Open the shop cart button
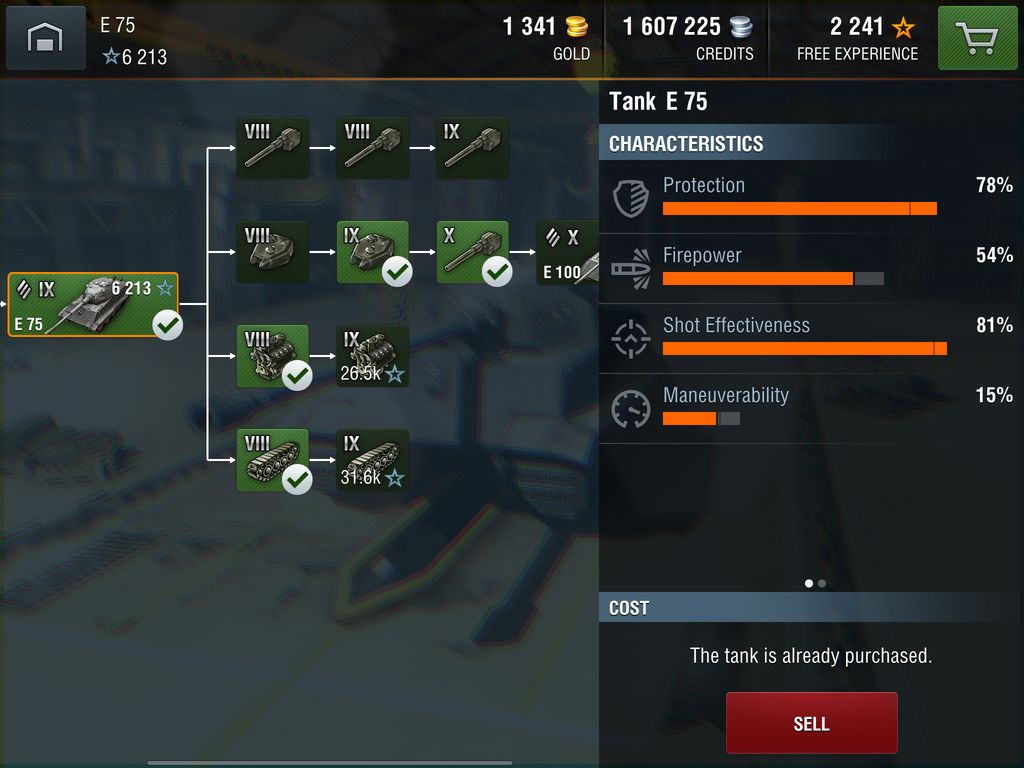The height and width of the screenshot is (768, 1024). coord(977,39)
